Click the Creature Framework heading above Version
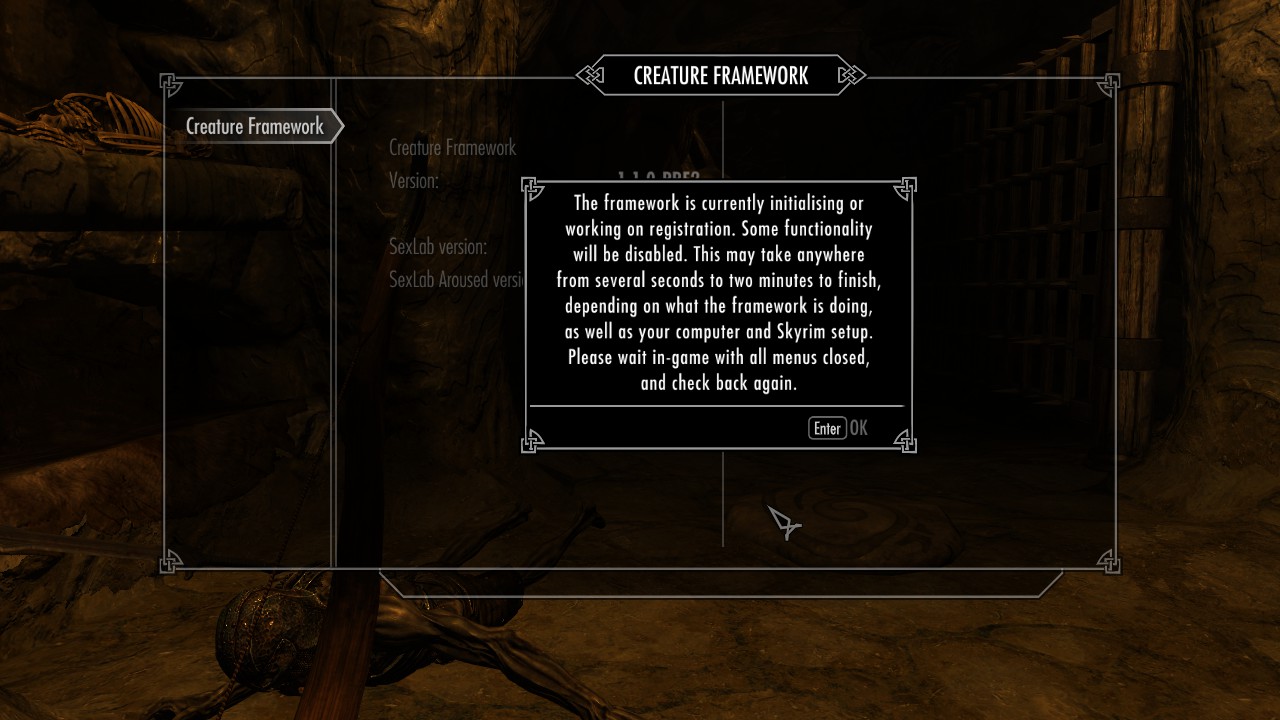Screen dimensions: 1280x720 pos(451,148)
